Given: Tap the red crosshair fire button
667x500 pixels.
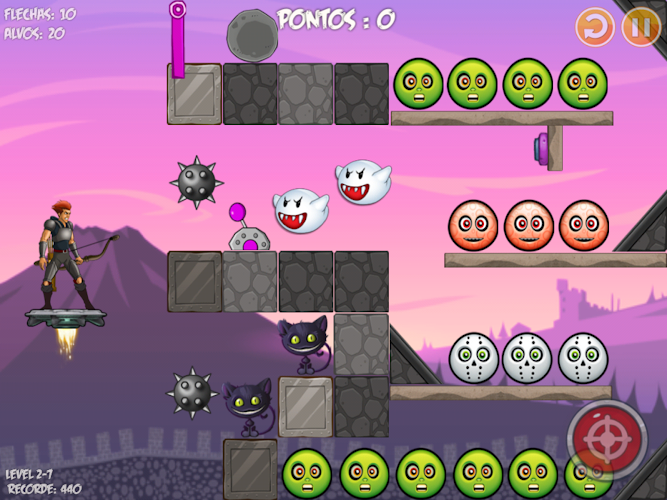Looking at the screenshot, I should pyautogui.click(x=606, y=439).
